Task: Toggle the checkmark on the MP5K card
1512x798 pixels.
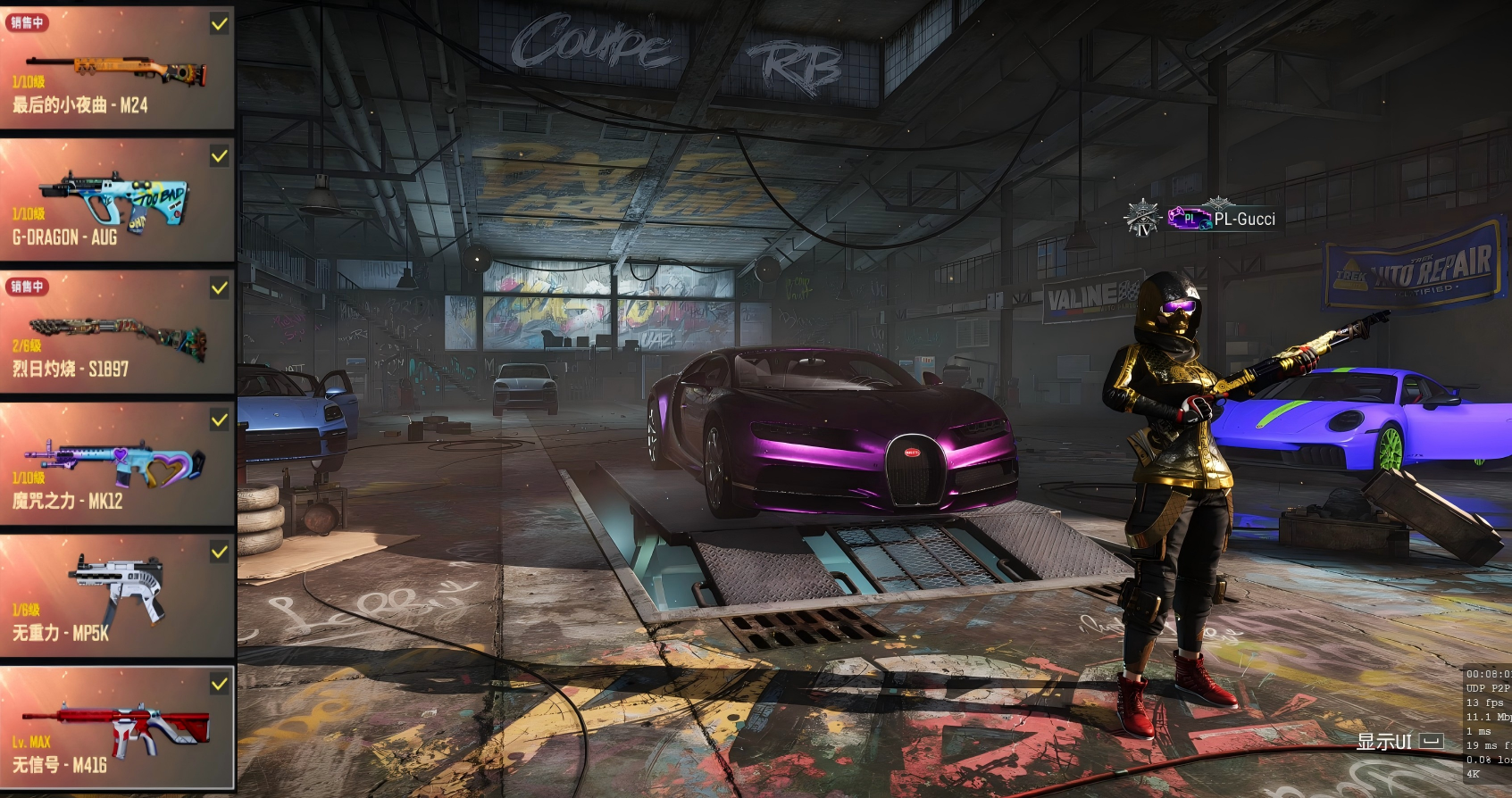Action: click(x=219, y=553)
